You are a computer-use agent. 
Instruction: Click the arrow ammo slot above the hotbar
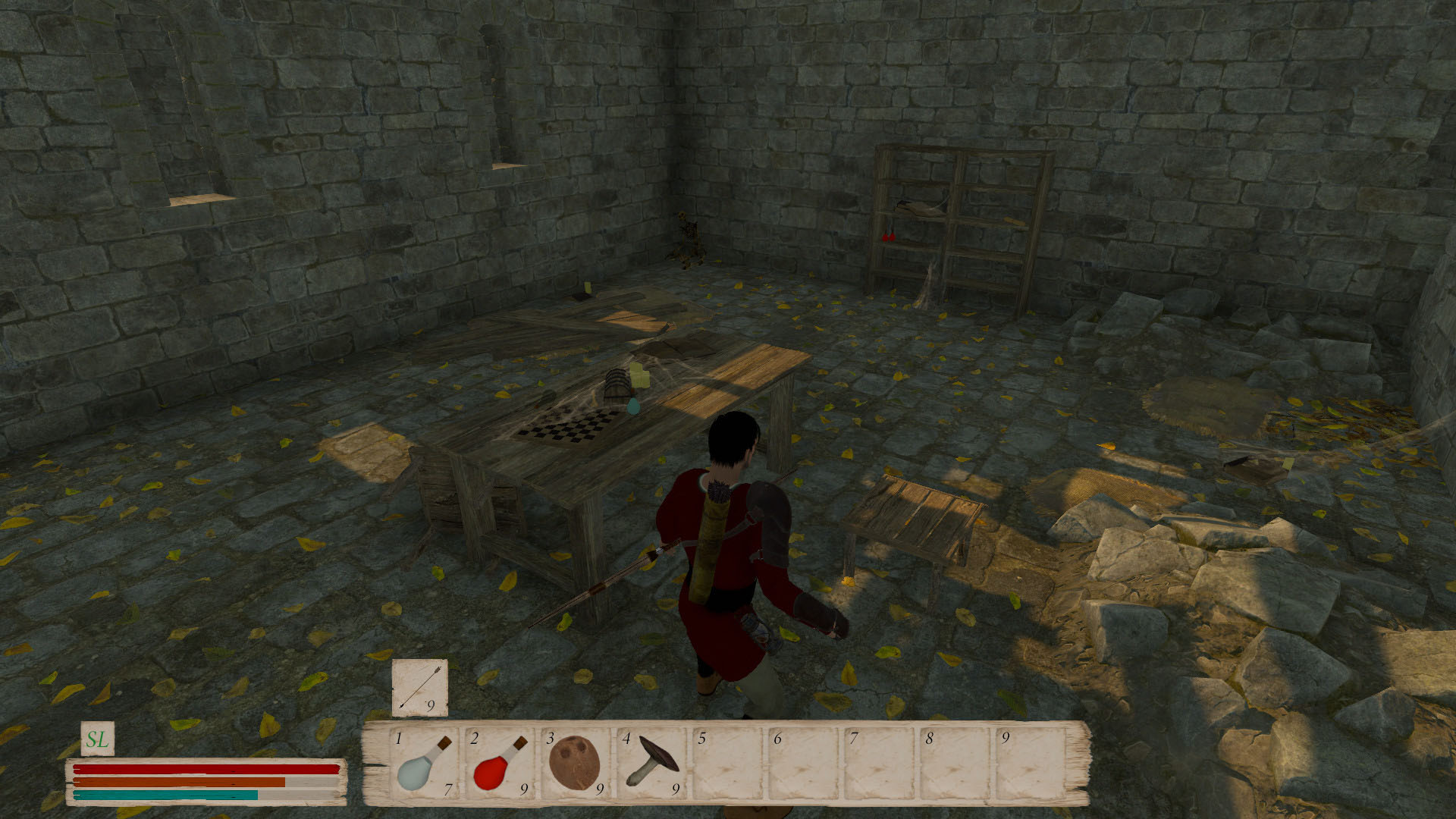tap(419, 688)
